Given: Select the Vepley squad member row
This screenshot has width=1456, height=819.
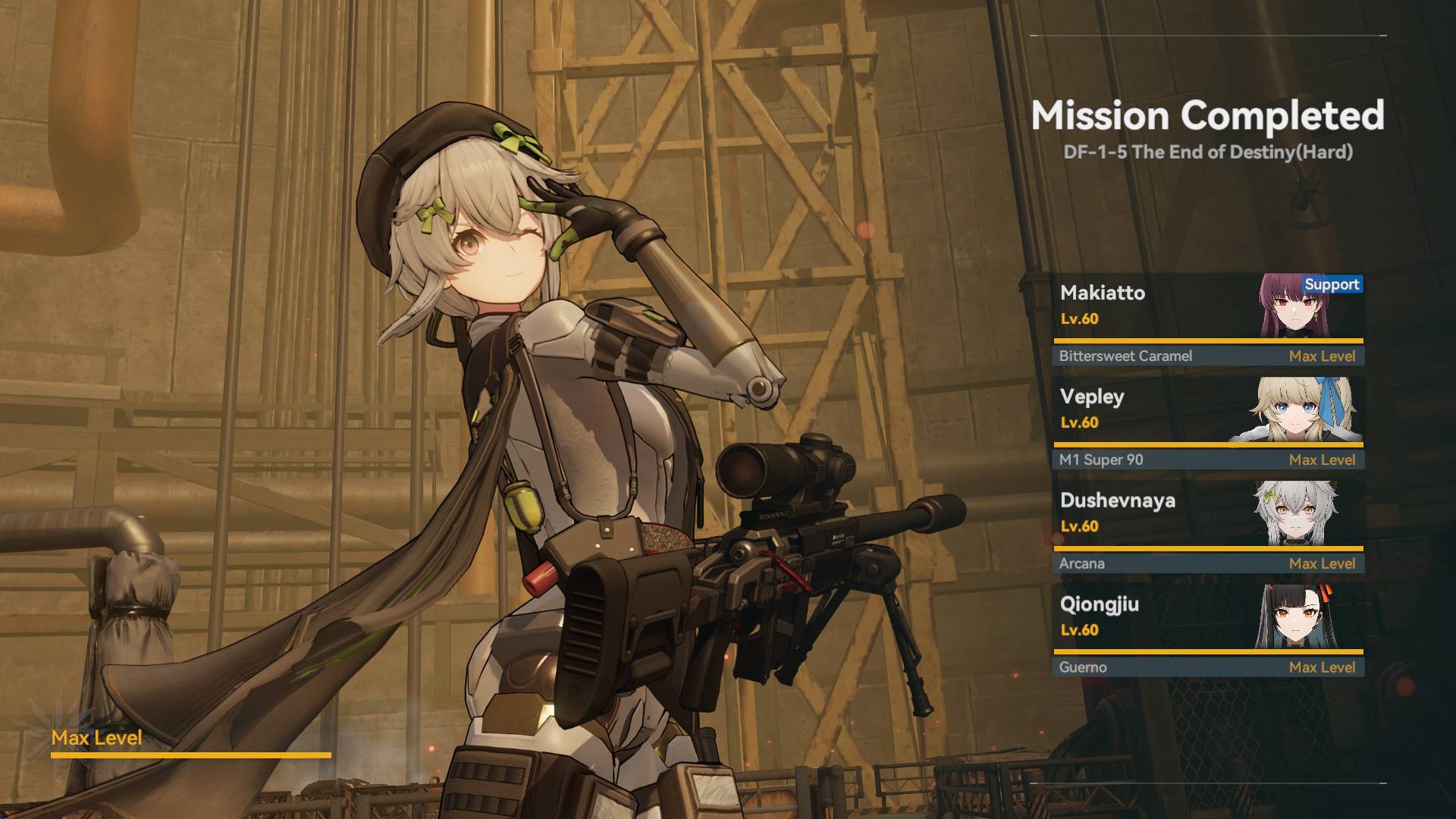Looking at the screenshot, I should (x=1207, y=423).
